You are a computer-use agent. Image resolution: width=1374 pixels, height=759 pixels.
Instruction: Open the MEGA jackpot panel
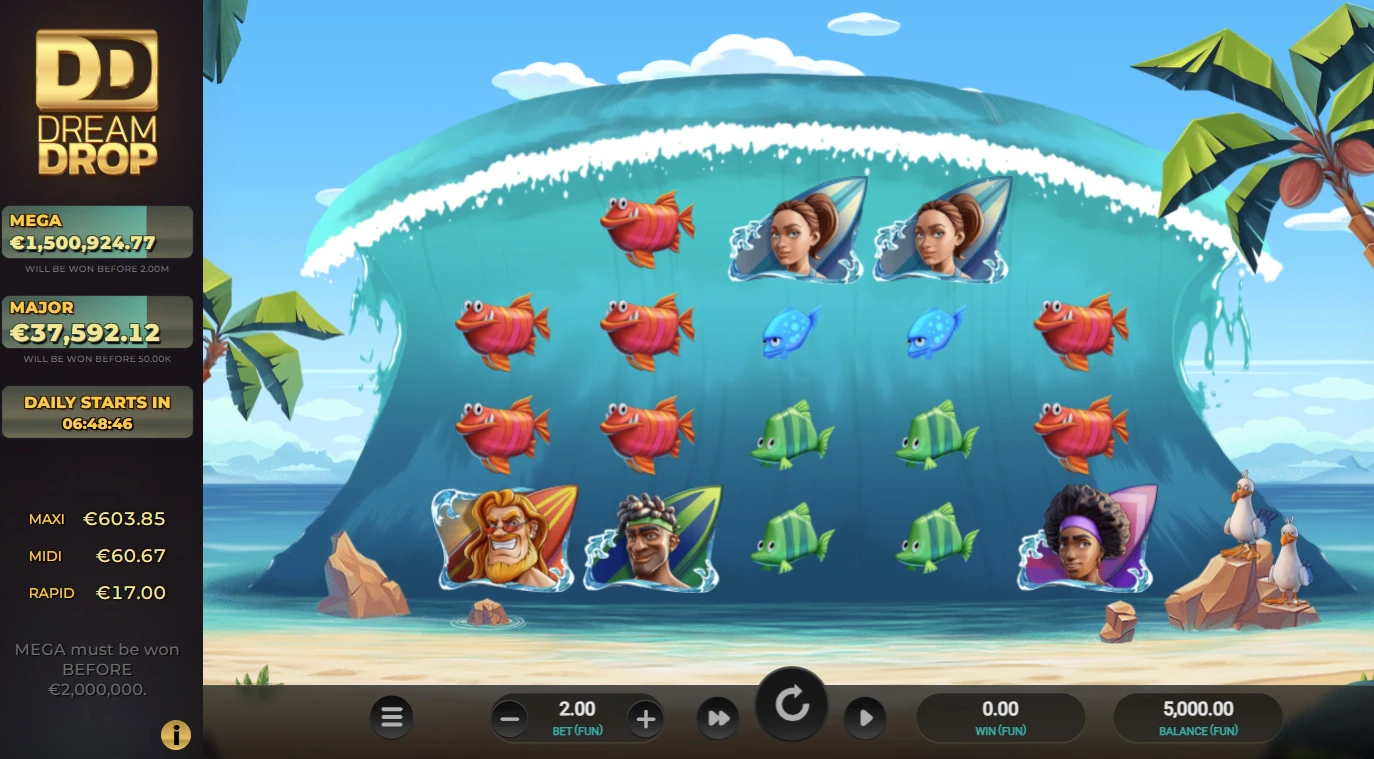(97, 232)
